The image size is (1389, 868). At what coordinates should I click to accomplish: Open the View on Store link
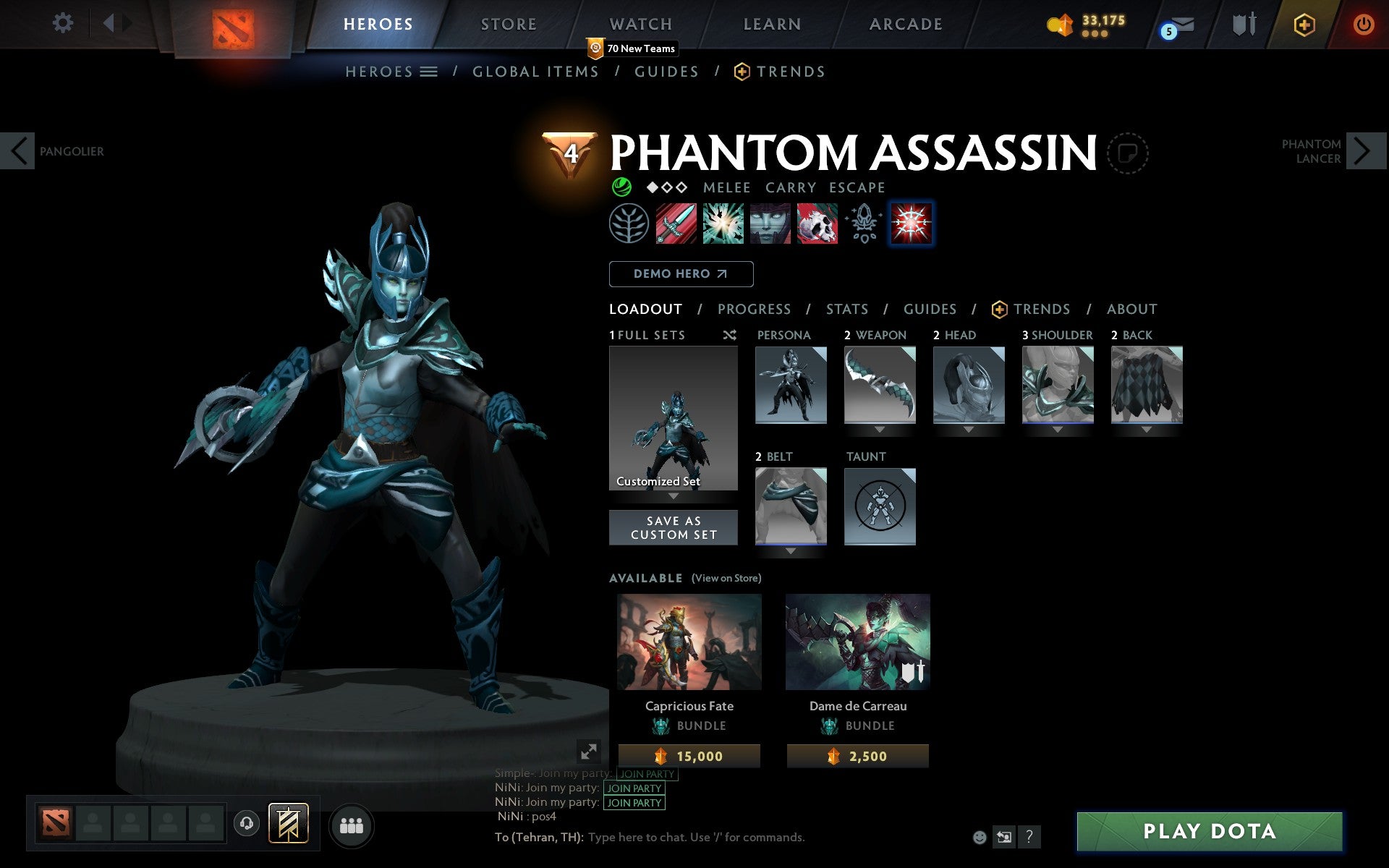tap(726, 578)
